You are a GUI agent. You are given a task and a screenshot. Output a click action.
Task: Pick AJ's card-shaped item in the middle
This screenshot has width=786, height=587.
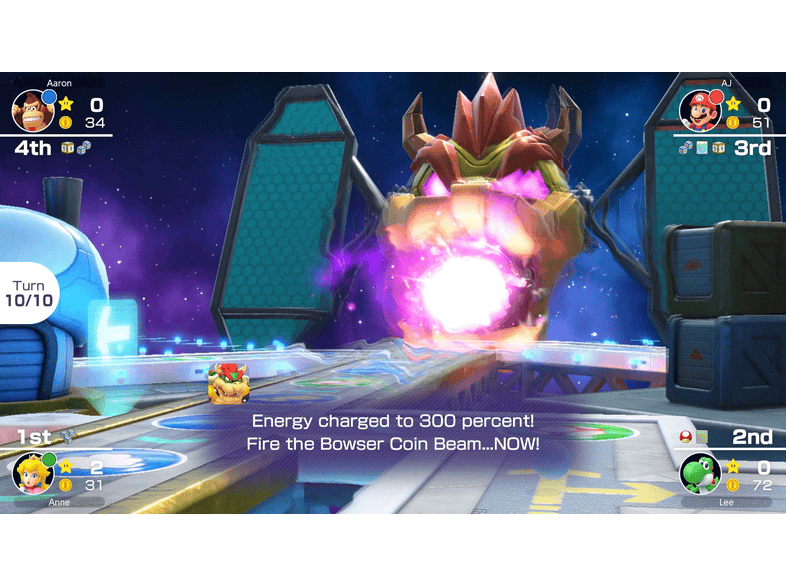pyautogui.click(x=702, y=148)
